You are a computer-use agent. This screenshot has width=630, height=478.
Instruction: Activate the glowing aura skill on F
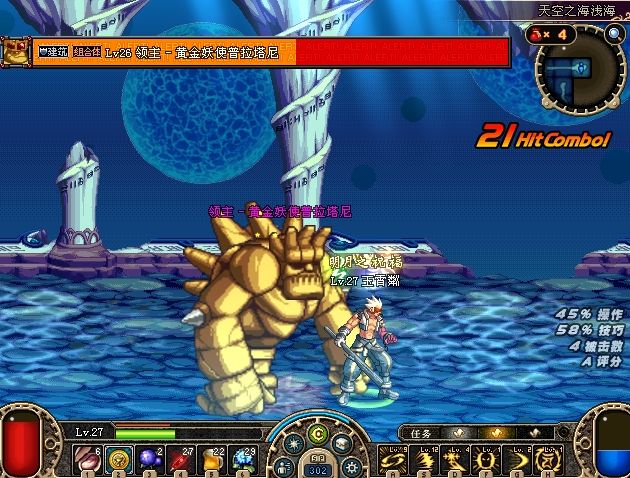click(489, 459)
